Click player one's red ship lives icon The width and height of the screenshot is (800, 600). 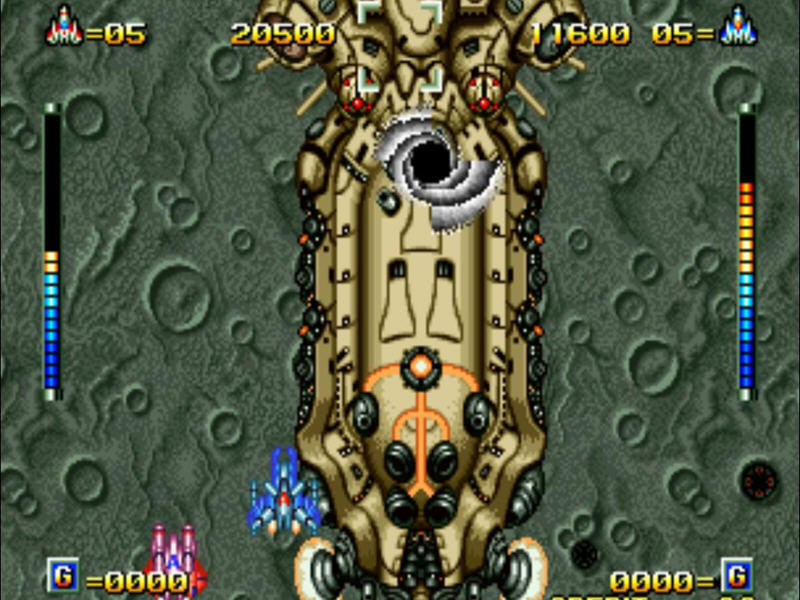(x=63, y=27)
